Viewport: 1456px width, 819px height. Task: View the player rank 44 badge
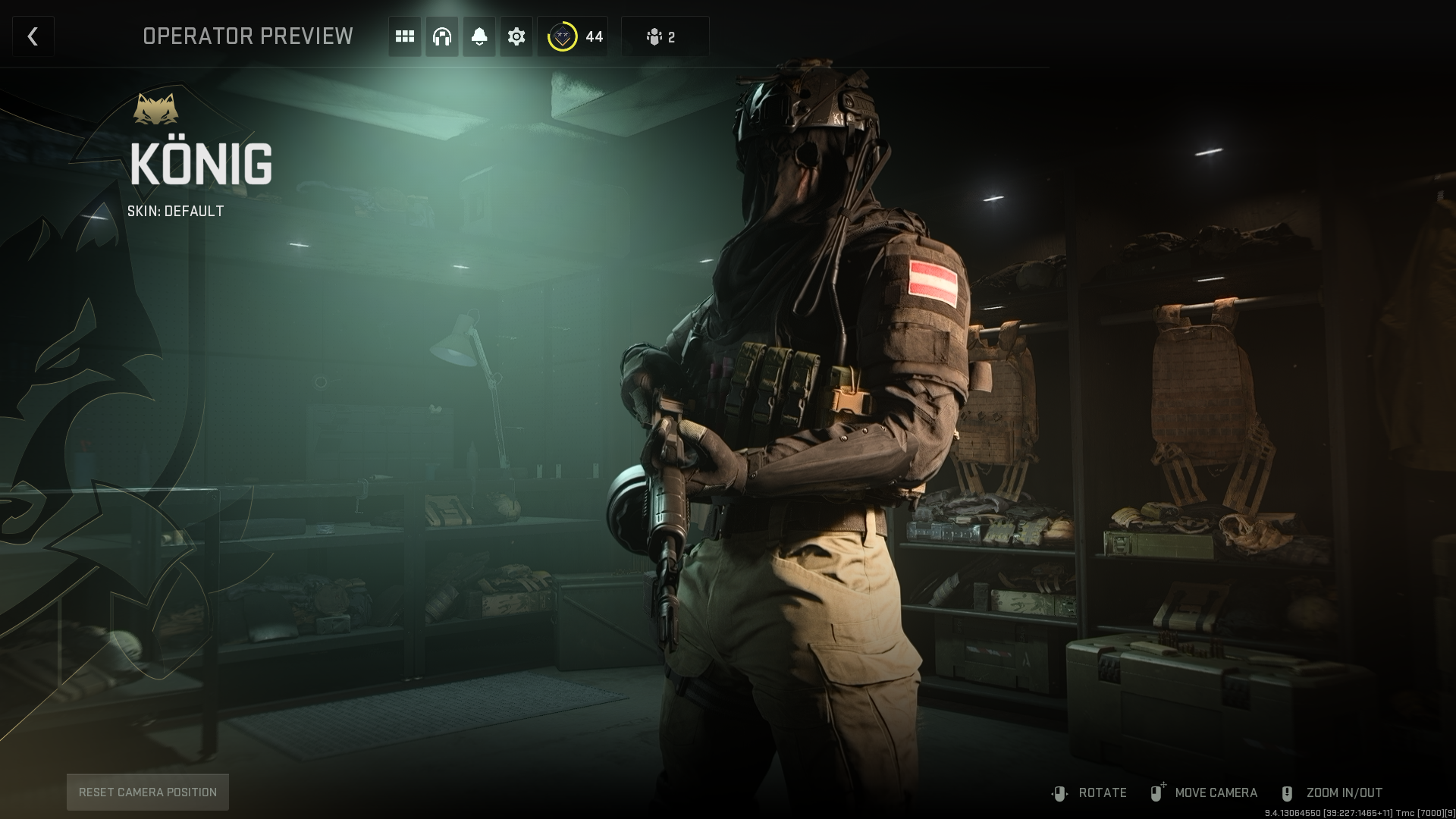(x=573, y=36)
